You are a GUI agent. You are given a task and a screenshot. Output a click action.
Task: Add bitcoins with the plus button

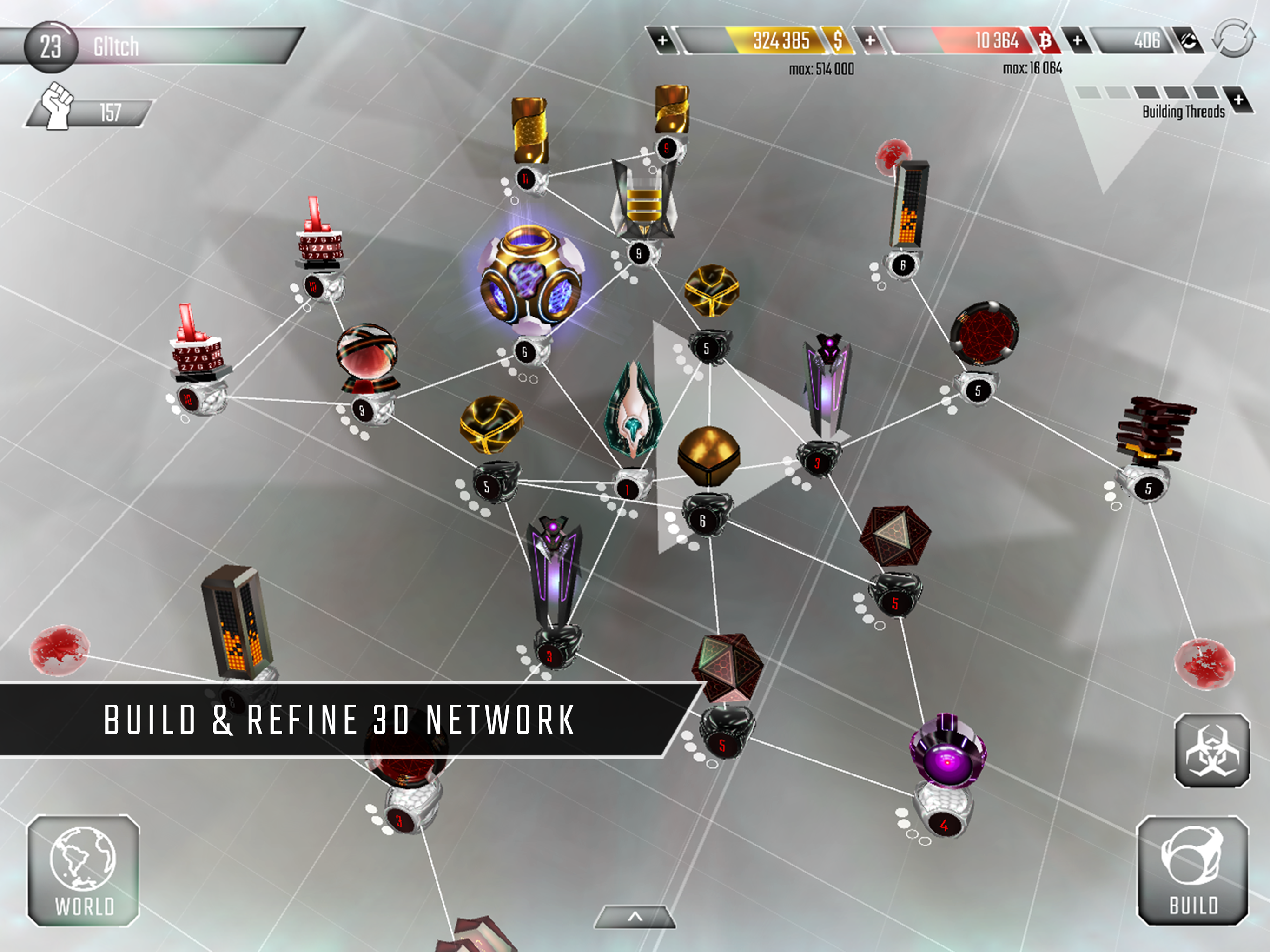coord(870,41)
